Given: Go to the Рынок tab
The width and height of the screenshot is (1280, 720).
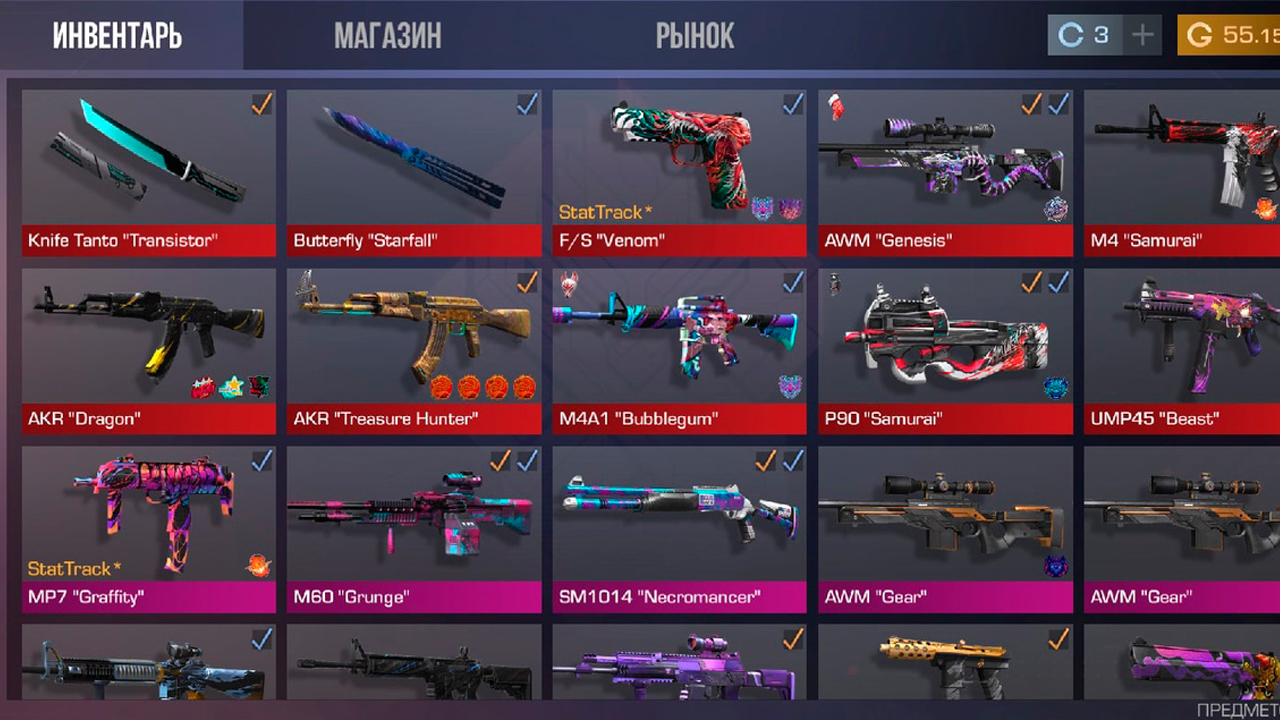Looking at the screenshot, I should pos(695,37).
